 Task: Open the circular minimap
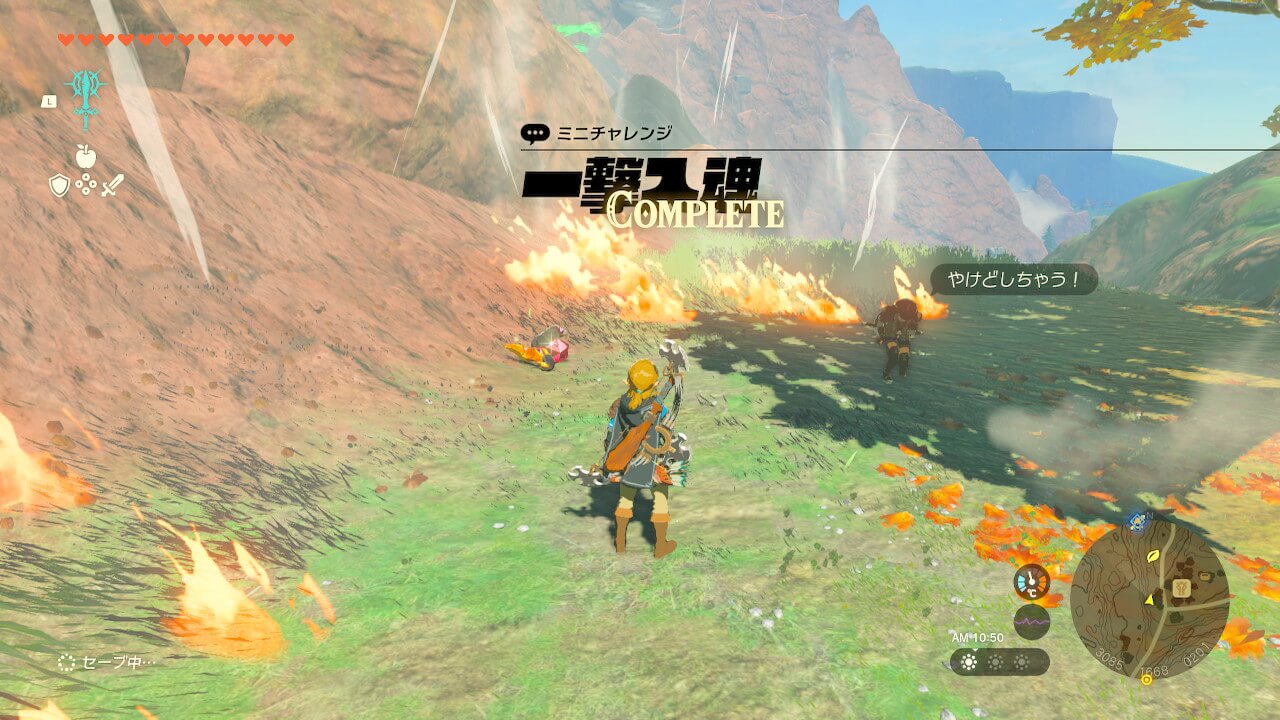(x=1149, y=599)
